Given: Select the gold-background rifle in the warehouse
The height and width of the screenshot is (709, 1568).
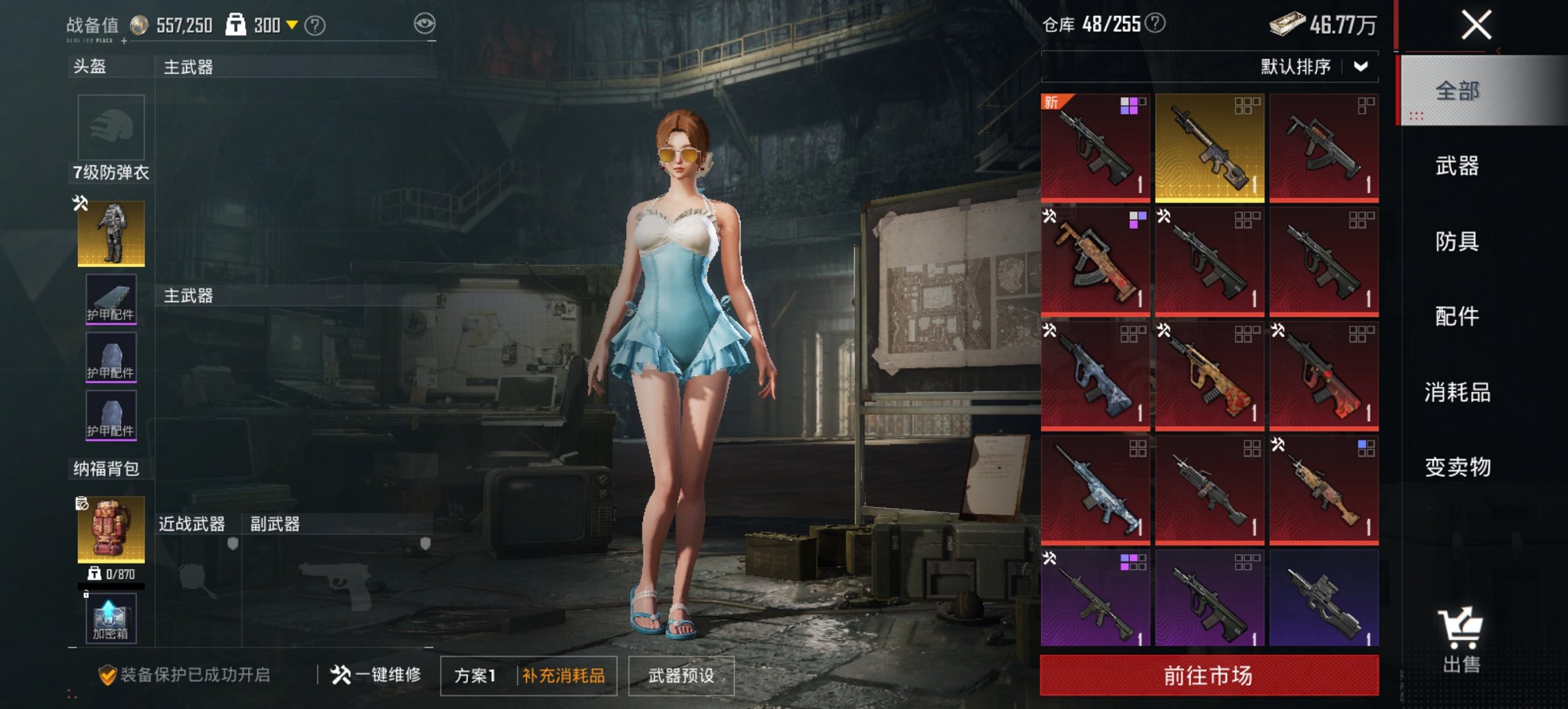Looking at the screenshot, I should pyautogui.click(x=1209, y=148).
